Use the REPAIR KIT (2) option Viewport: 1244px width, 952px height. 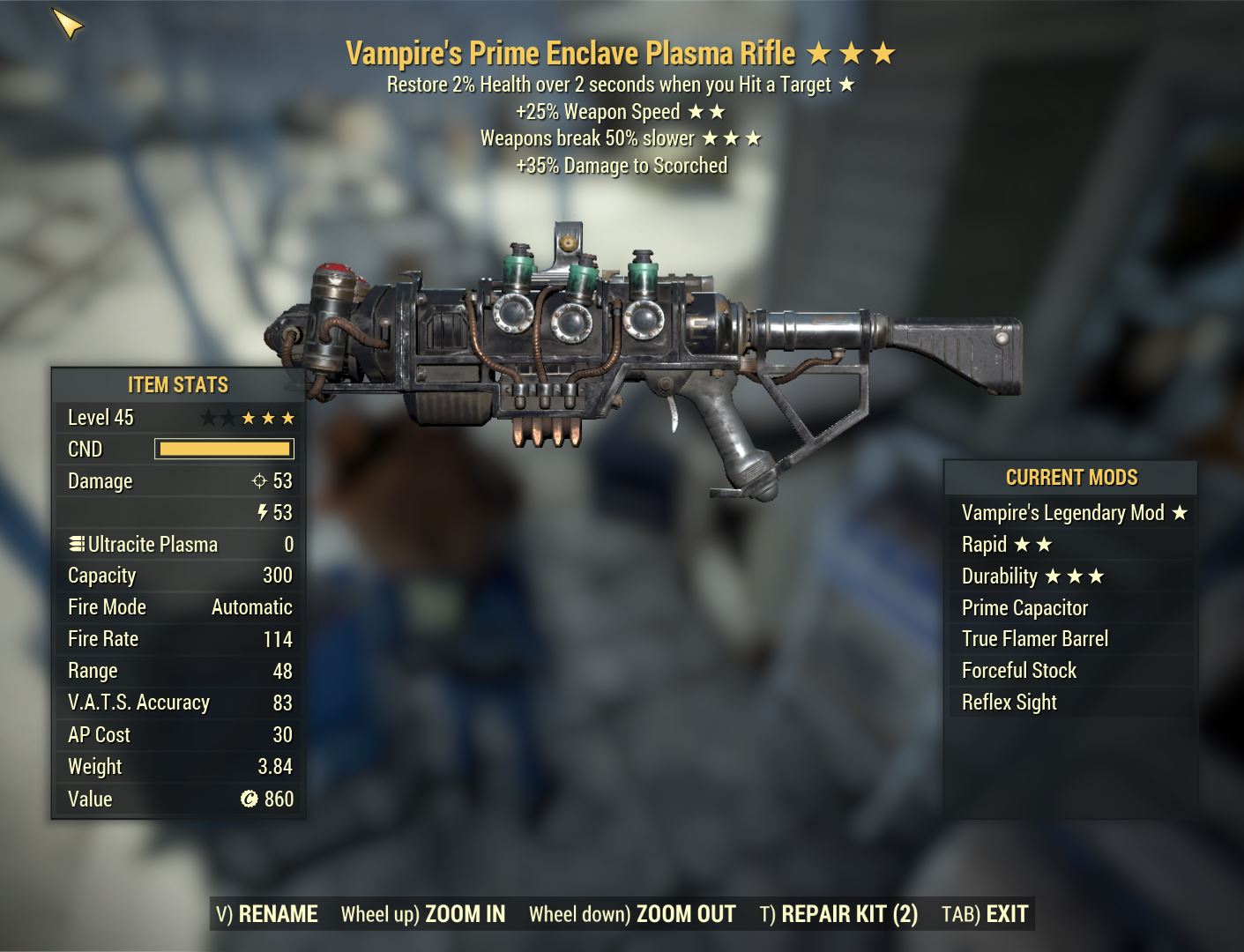point(839,914)
